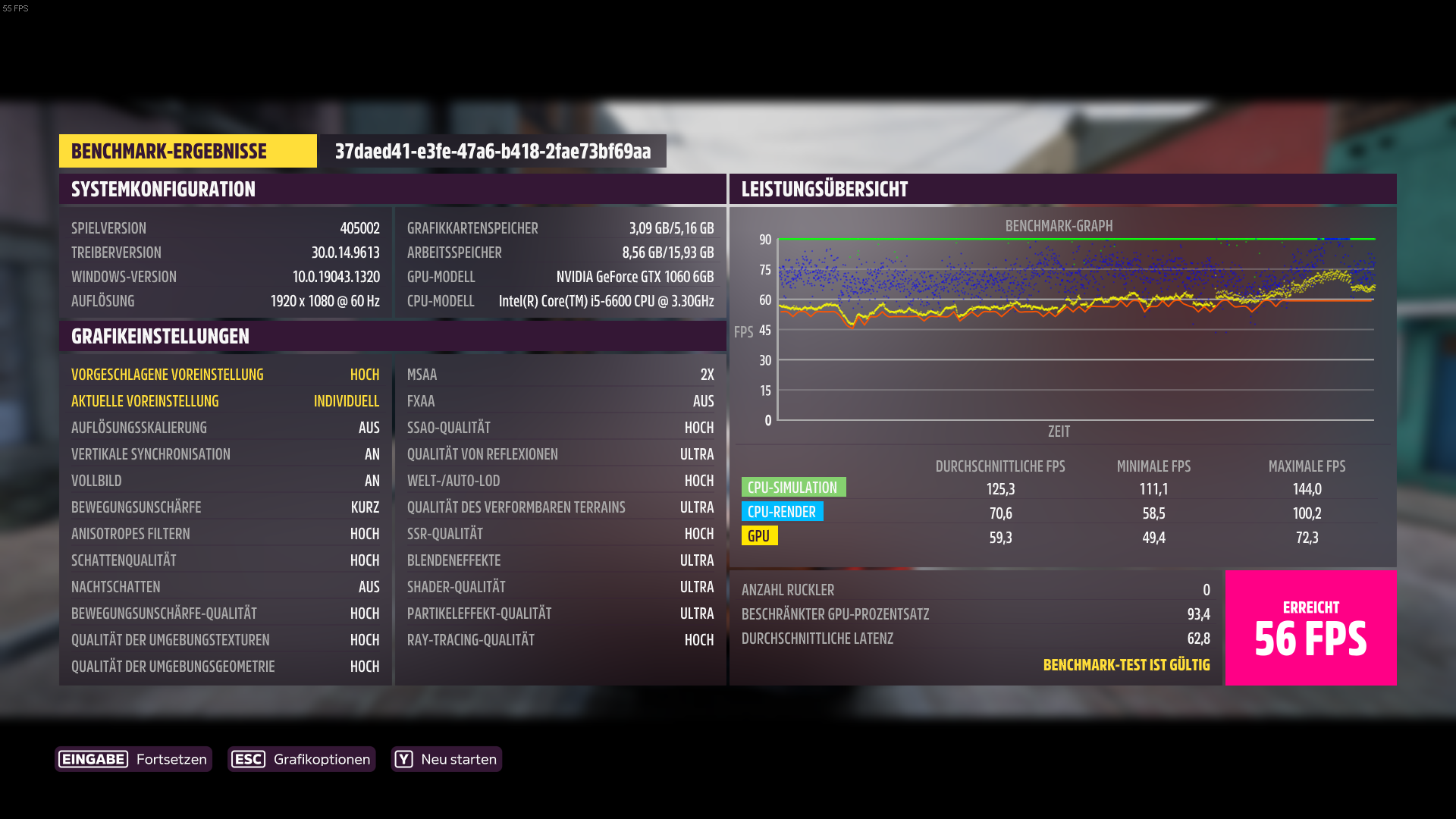Select the yellow GPU legend chip
The width and height of the screenshot is (1456, 819).
click(759, 535)
